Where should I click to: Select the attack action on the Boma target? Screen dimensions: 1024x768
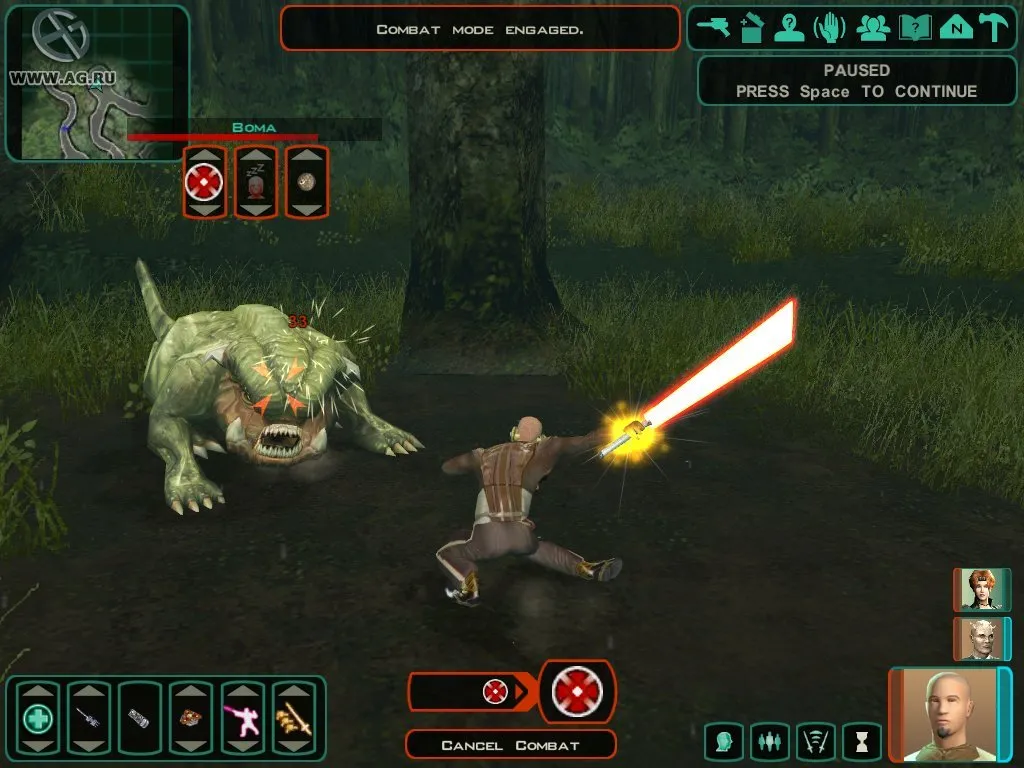[204, 182]
